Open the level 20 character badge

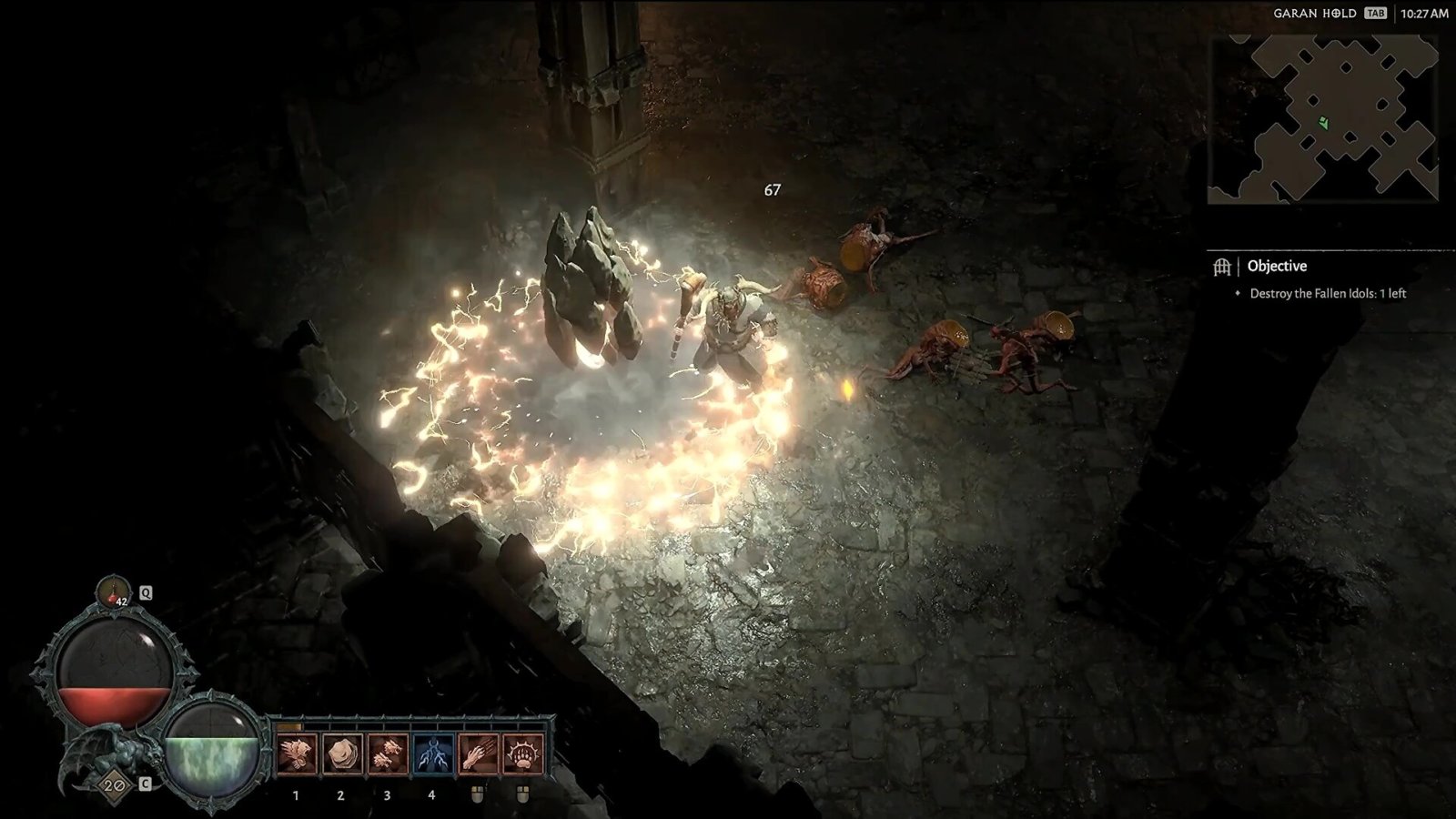click(x=114, y=784)
